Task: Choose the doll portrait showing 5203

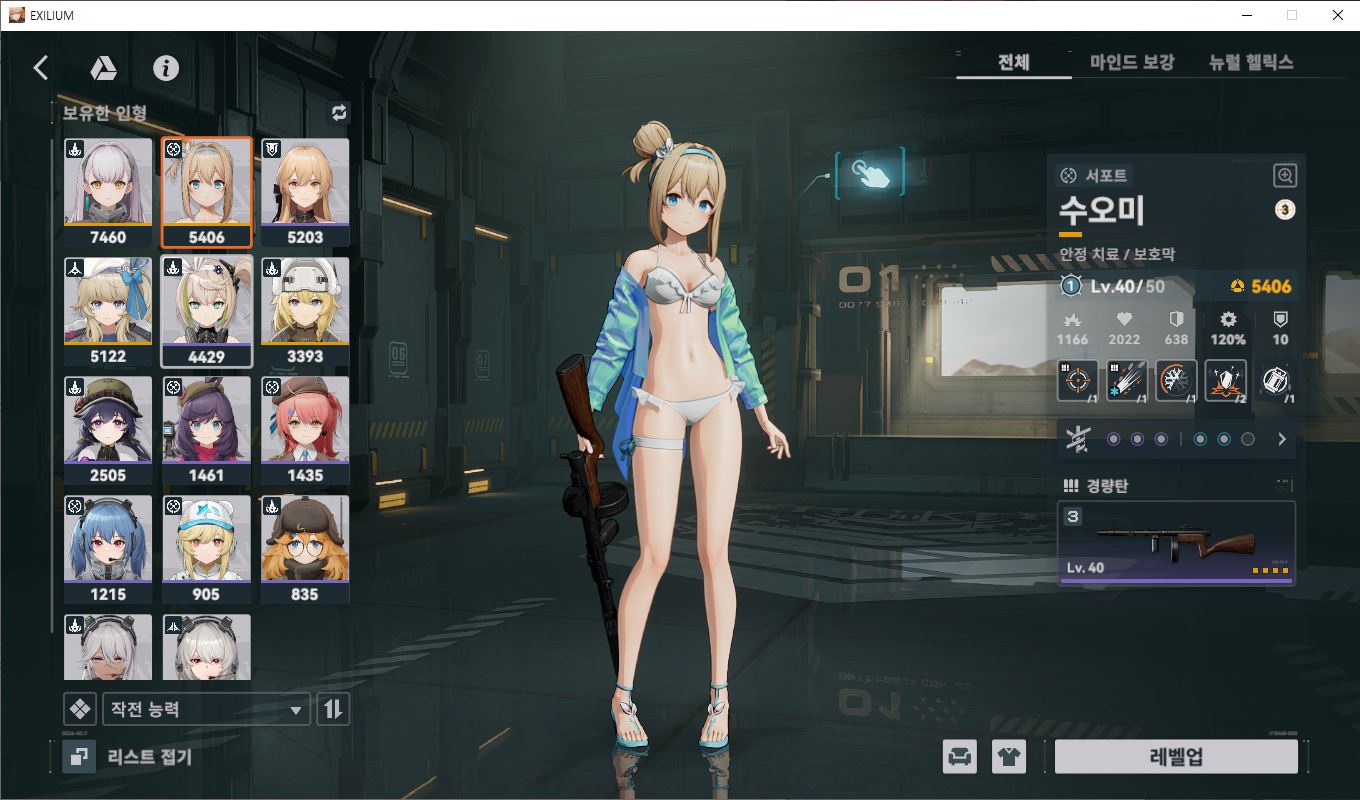Action: tap(305, 192)
